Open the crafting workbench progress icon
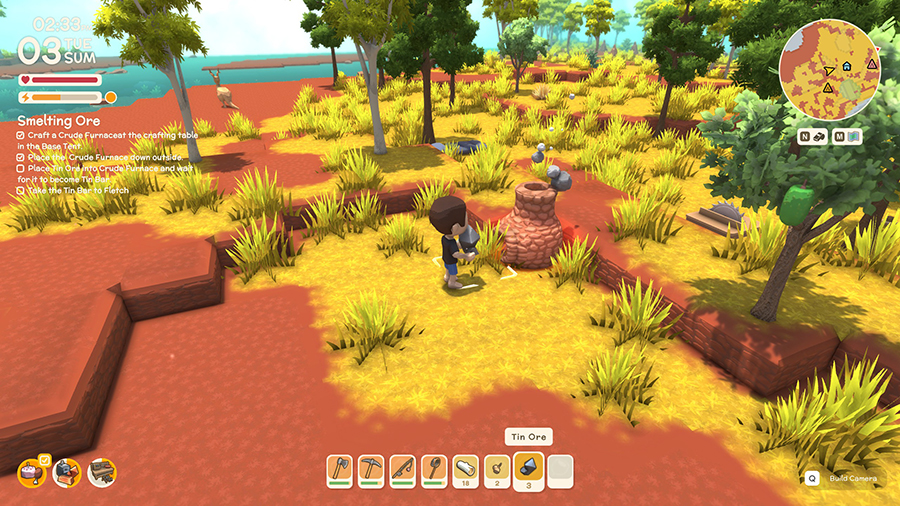The image size is (900, 506). 102,472
